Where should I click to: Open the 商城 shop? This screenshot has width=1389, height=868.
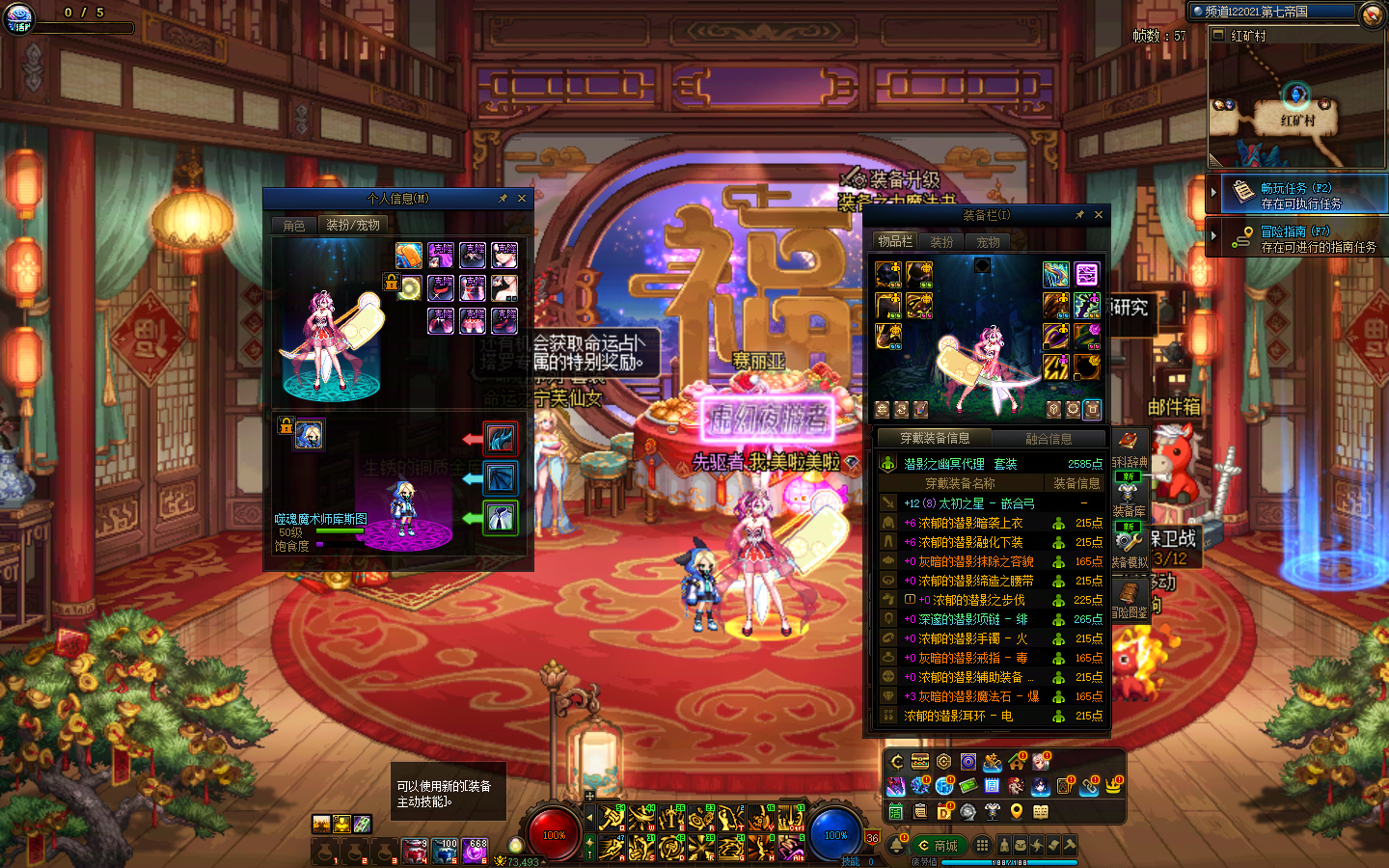[x=938, y=846]
